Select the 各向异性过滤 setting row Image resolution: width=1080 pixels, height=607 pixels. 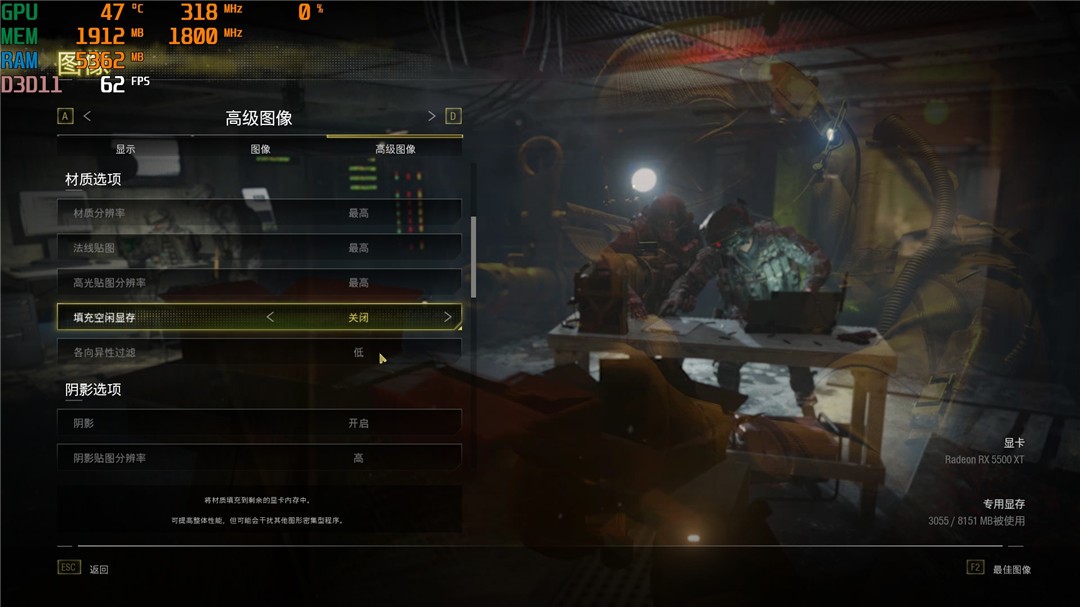click(259, 353)
